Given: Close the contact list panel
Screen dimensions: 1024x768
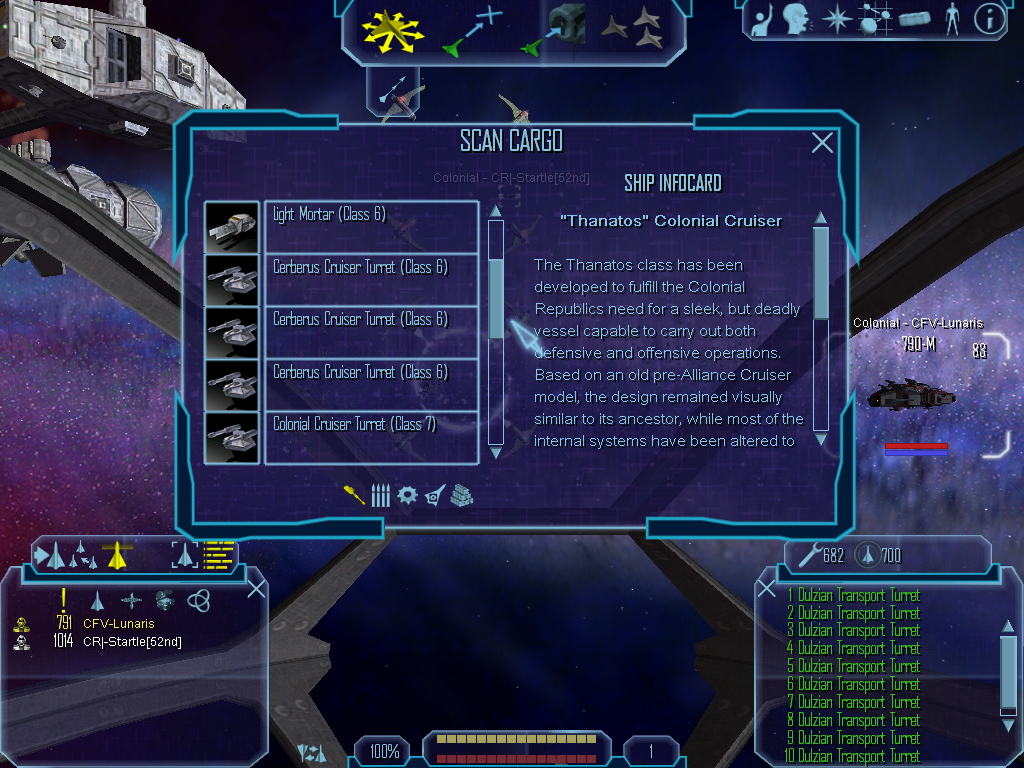Looking at the screenshot, I should (256, 588).
